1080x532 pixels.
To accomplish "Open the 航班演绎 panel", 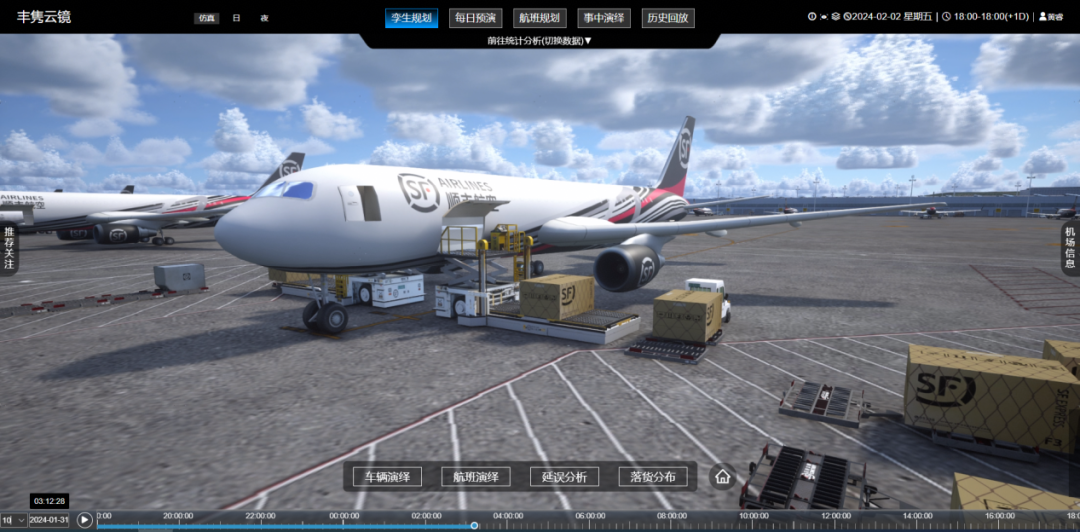I will click(x=476, y=477).
